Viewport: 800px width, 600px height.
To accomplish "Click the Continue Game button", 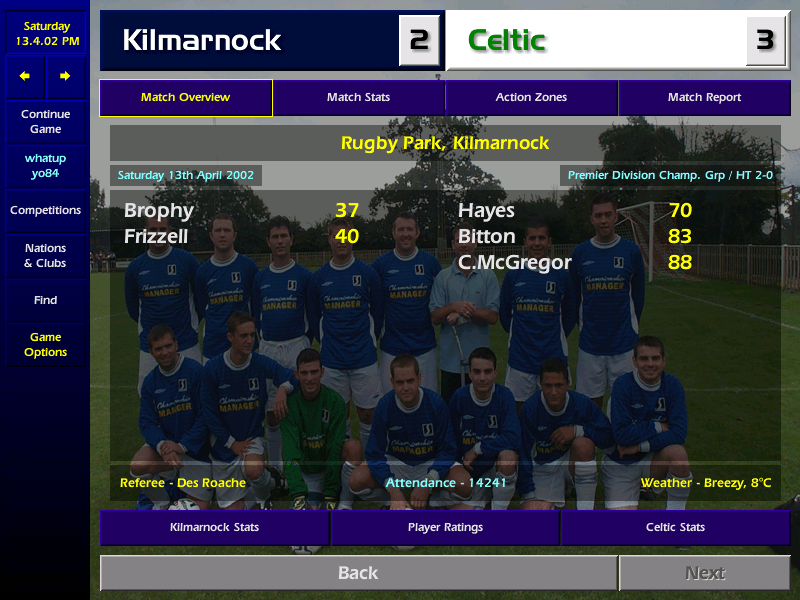I will 45,122.
